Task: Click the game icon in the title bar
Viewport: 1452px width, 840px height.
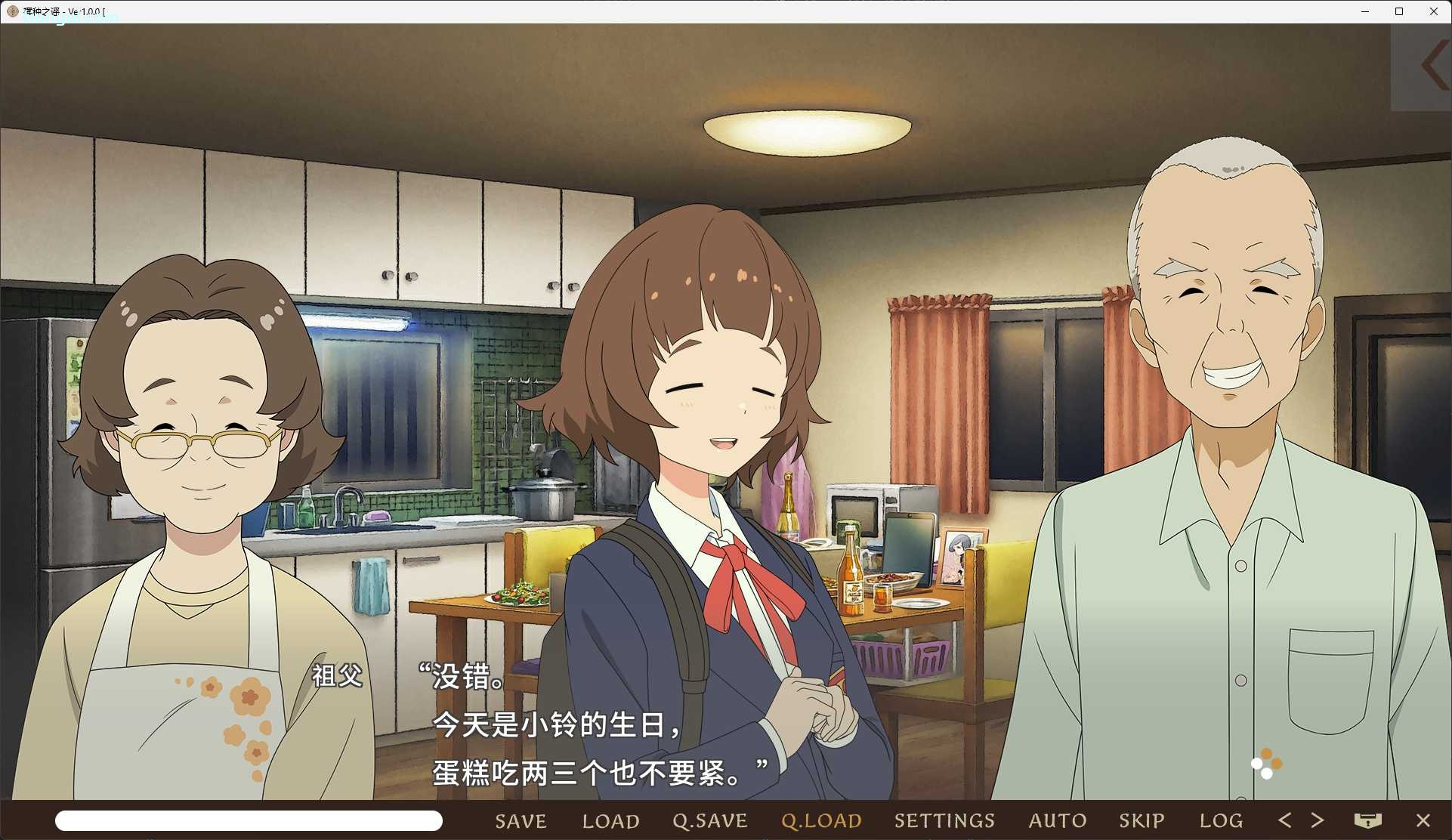Action: point(11,11)
